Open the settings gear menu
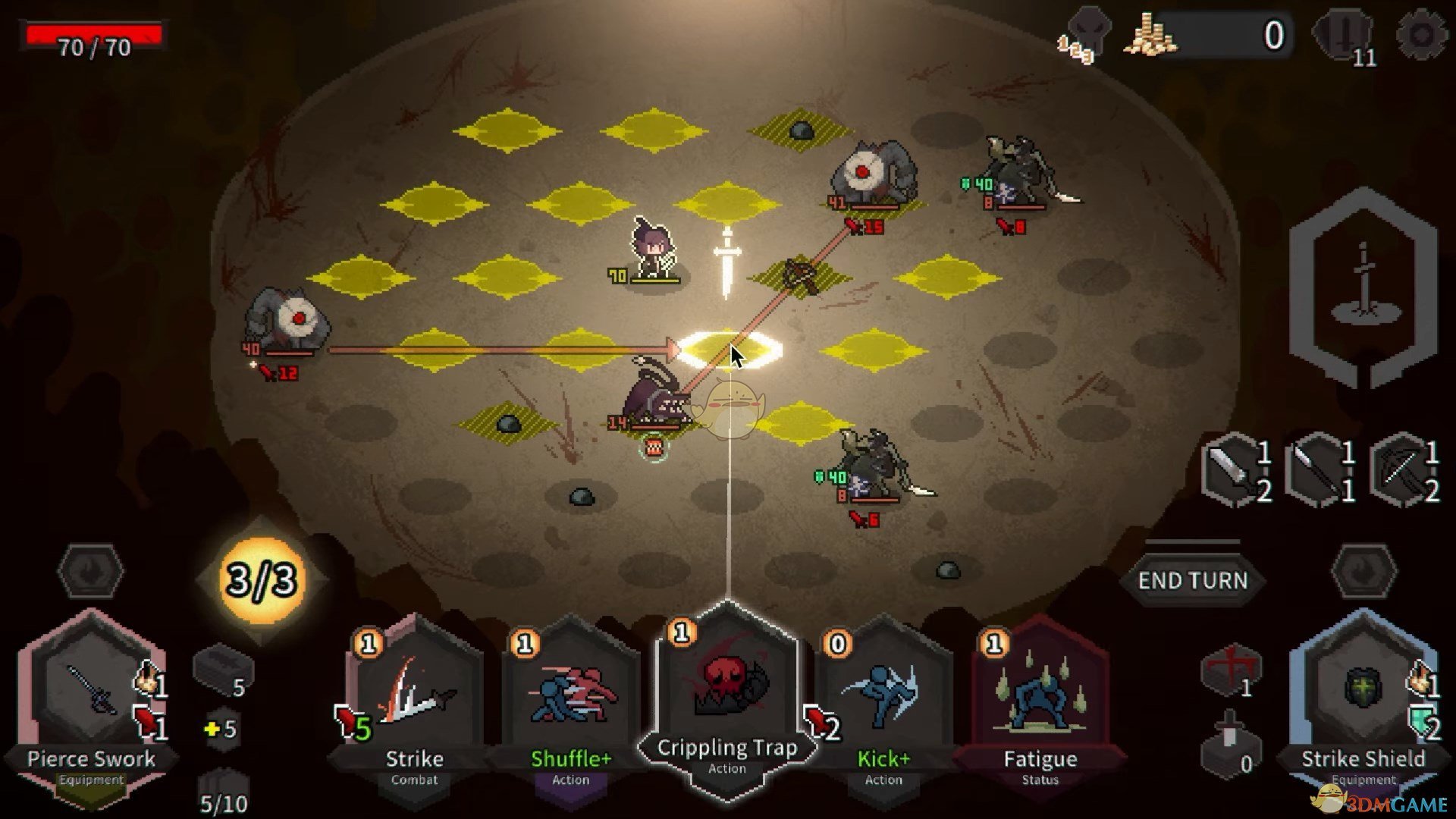This screenshot has width=1456, height=819. click(1420, 34)
